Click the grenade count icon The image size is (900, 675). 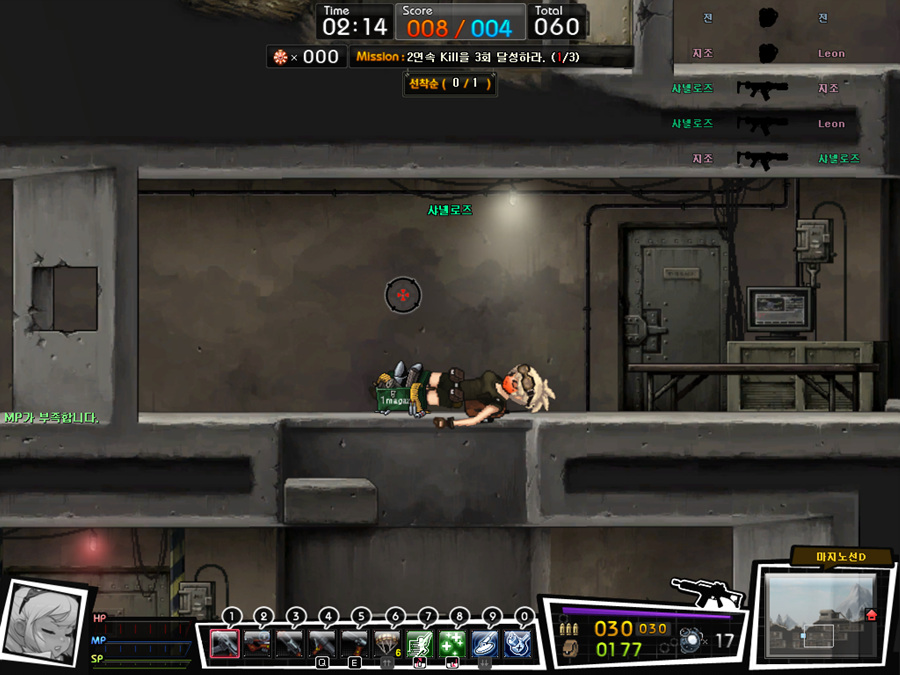691,641
